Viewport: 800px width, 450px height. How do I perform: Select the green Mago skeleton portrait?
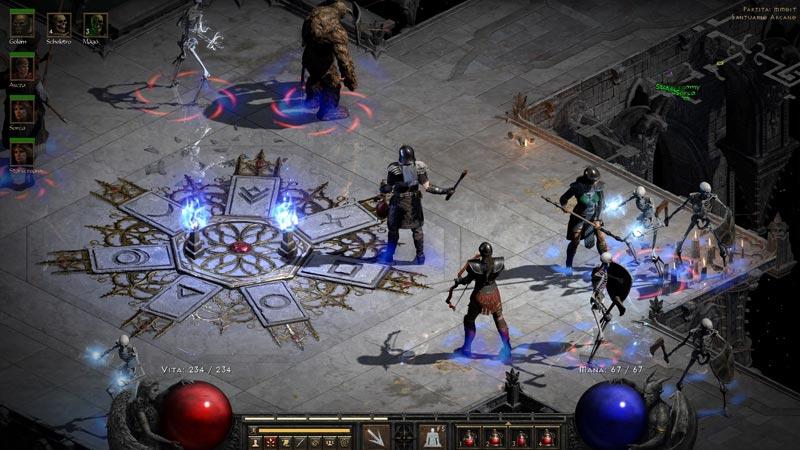(x=95, y=24)
